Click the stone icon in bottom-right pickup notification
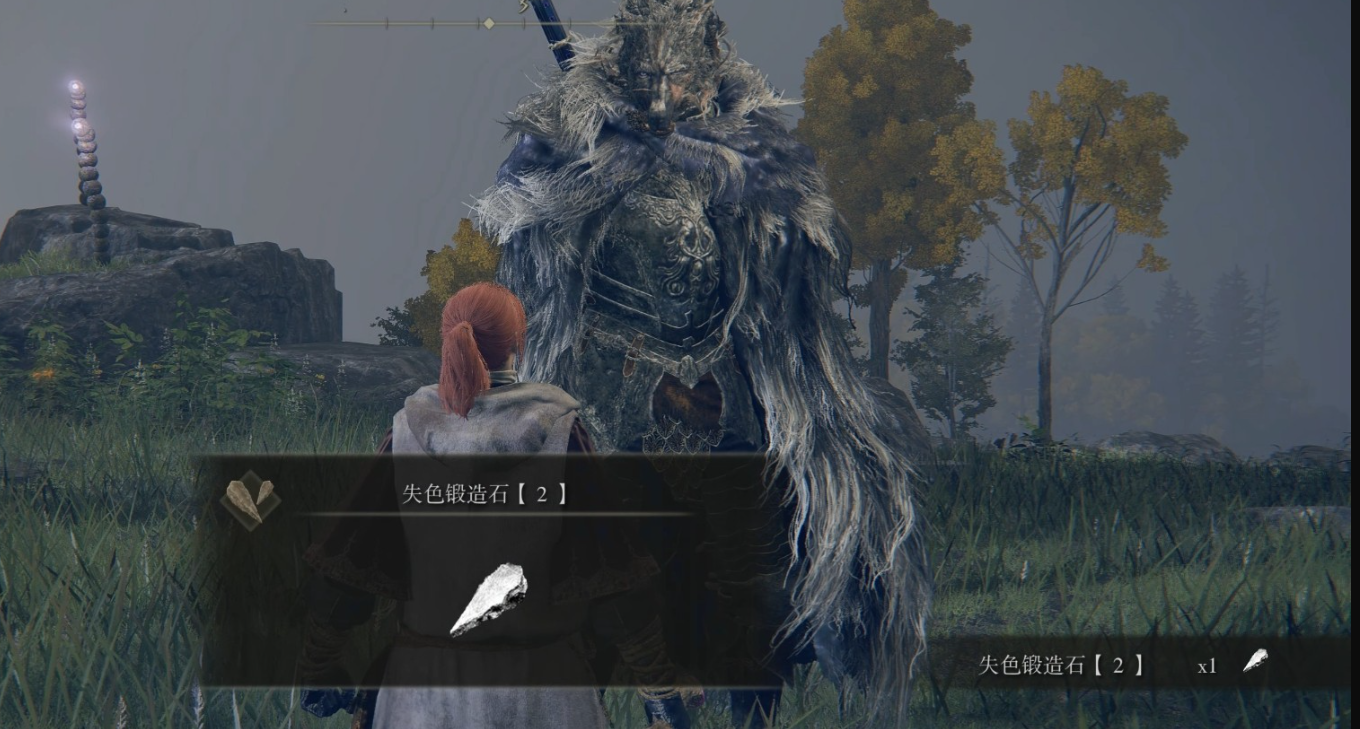This screenshot has height=729, width=1360. tap(1251, 660)
